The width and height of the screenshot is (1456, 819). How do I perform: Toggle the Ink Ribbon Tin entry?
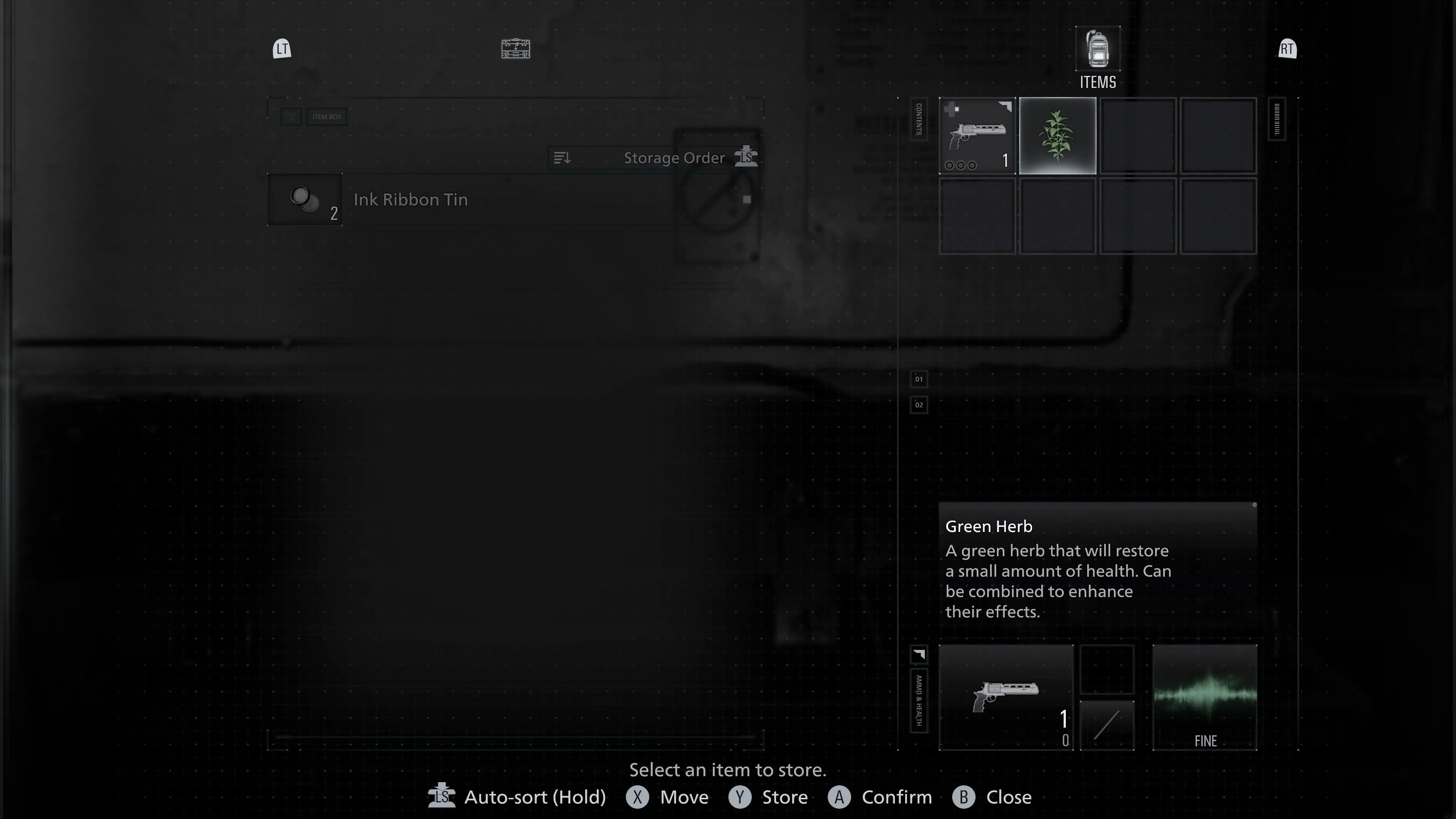[x=411, y=199]
